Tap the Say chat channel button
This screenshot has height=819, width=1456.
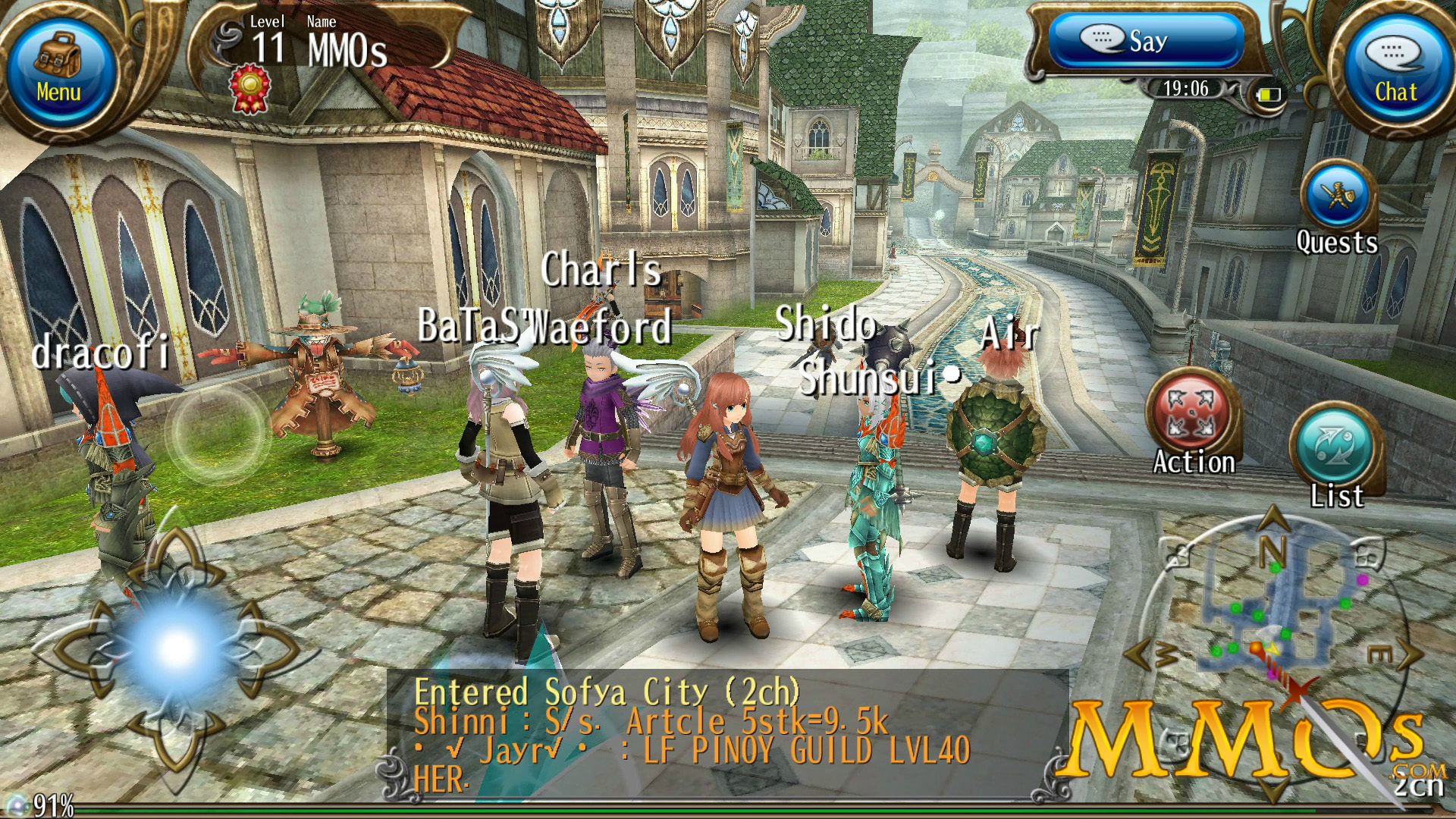tap(1145, 41)
